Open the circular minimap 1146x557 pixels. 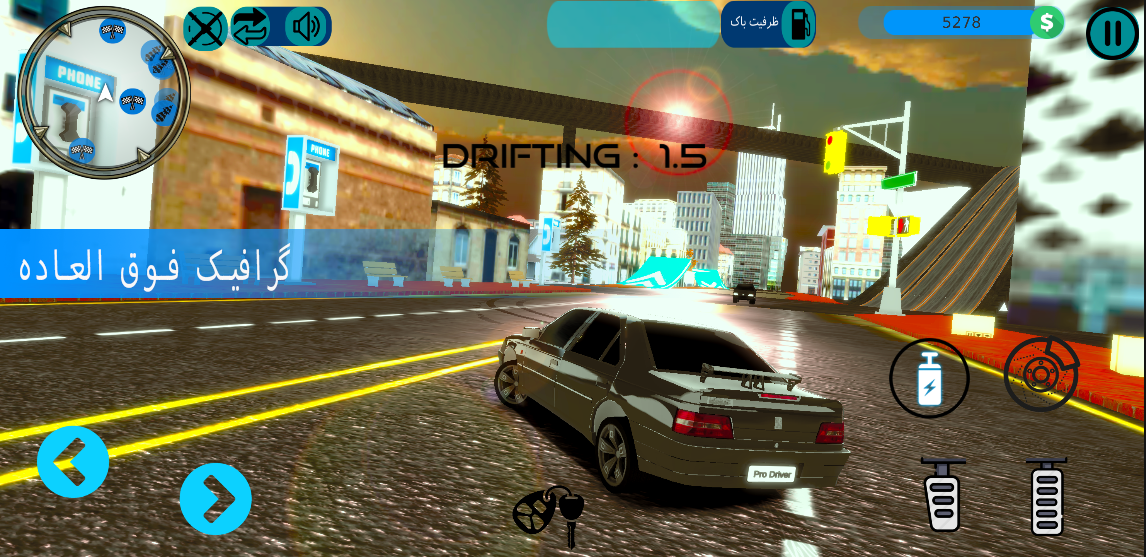(x=103, y=93)
